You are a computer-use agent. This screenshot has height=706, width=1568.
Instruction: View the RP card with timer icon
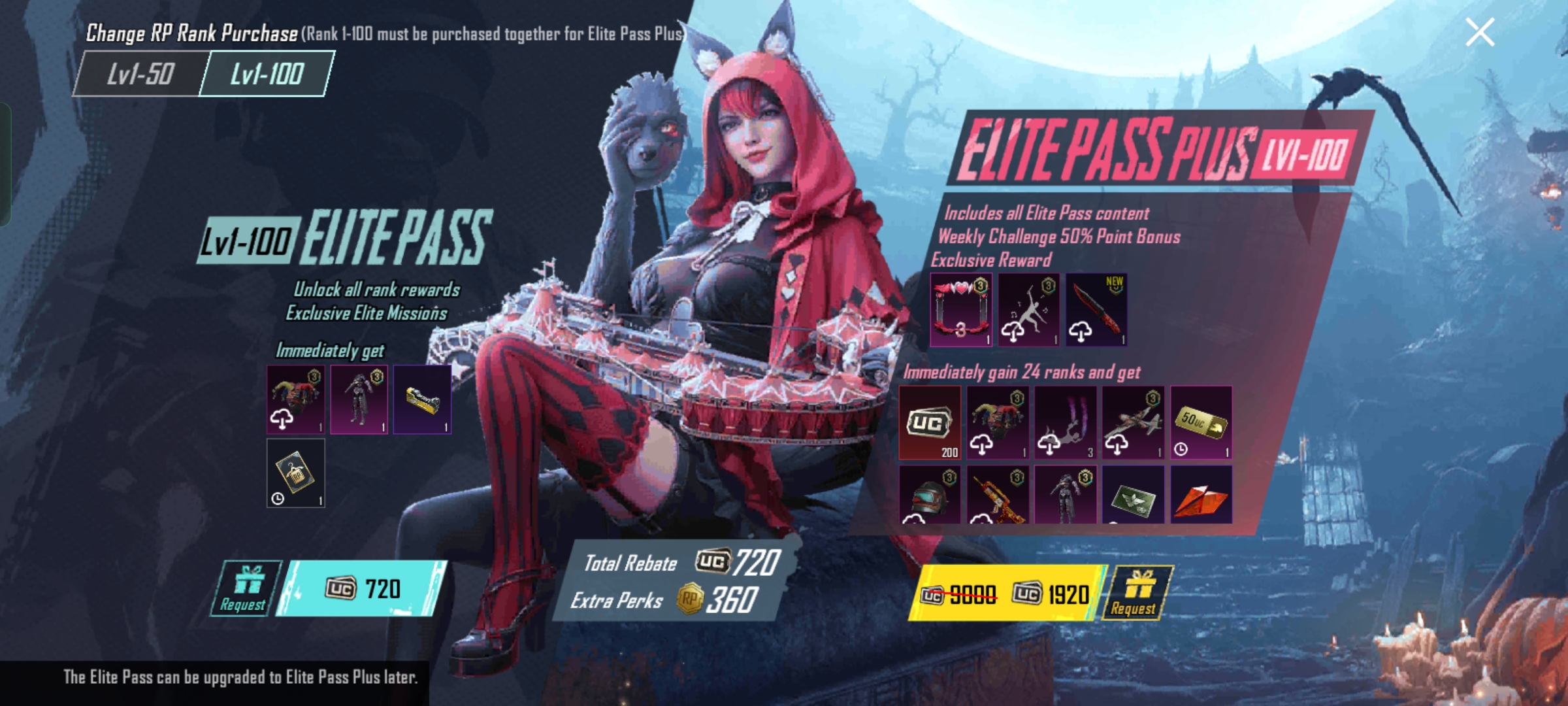pyautogui.click(x=296, y=473)
